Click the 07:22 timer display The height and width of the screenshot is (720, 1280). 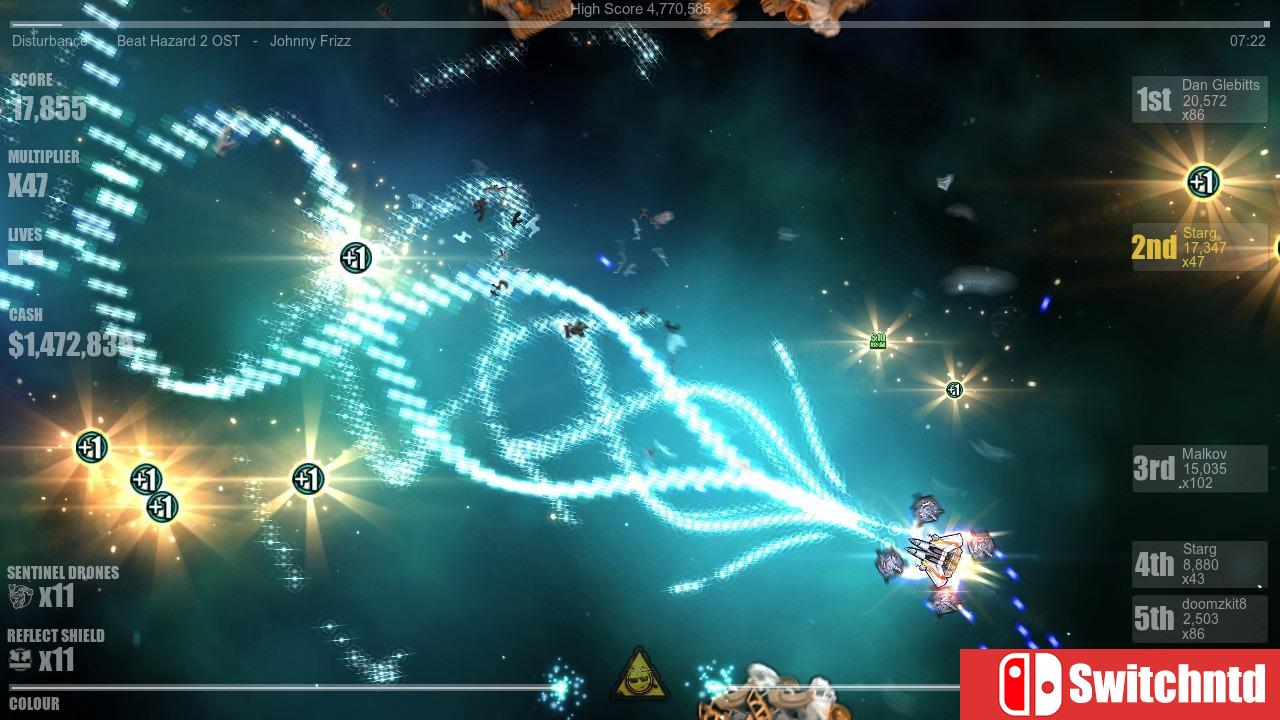pos(1246,41)
